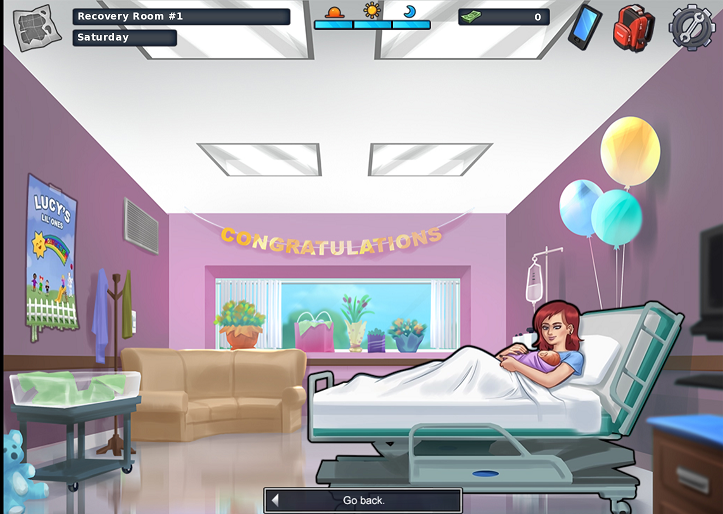Open the red backpack inventory

point(633,27)
